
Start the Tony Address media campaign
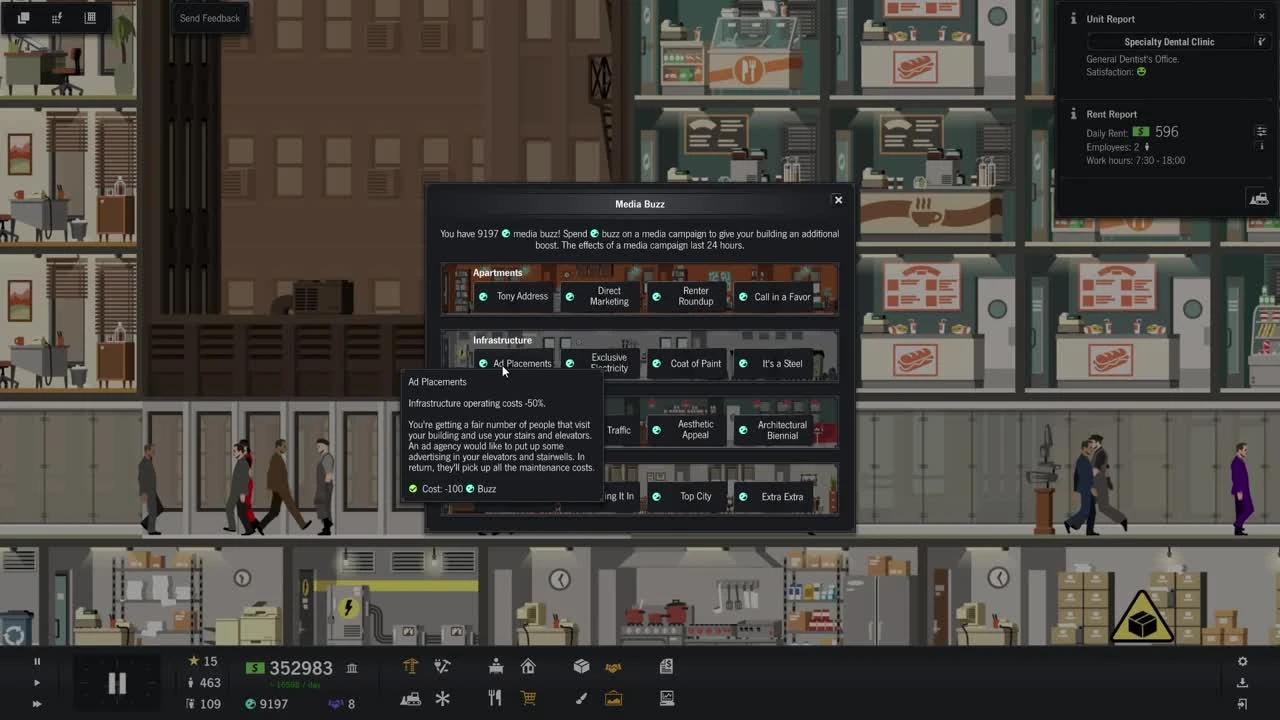coord(514,296)
